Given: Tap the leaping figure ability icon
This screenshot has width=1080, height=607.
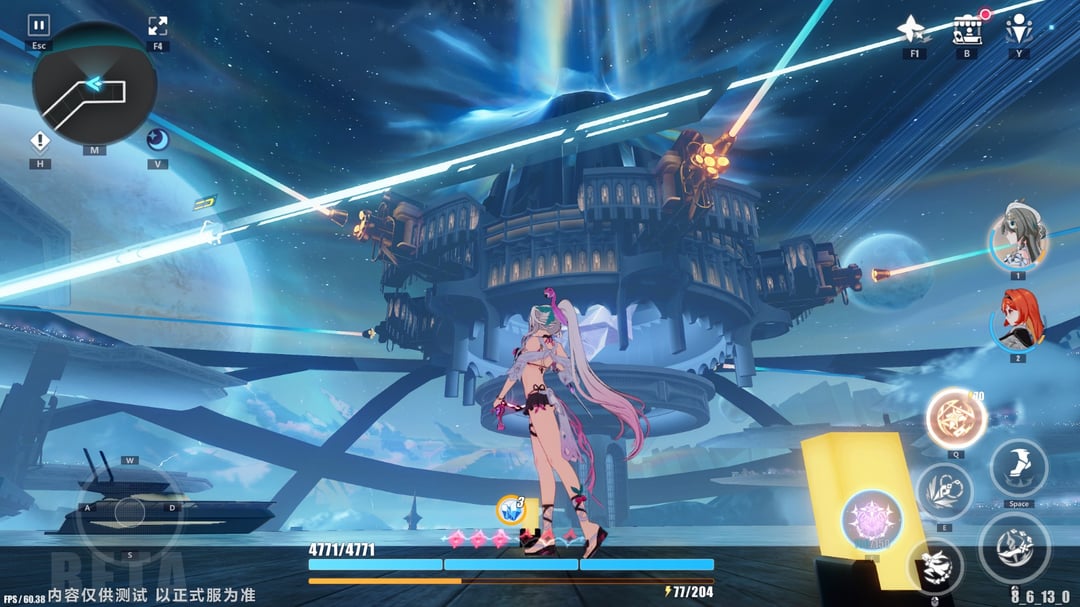Looking at the screenshot, I should tap(935, 568).
